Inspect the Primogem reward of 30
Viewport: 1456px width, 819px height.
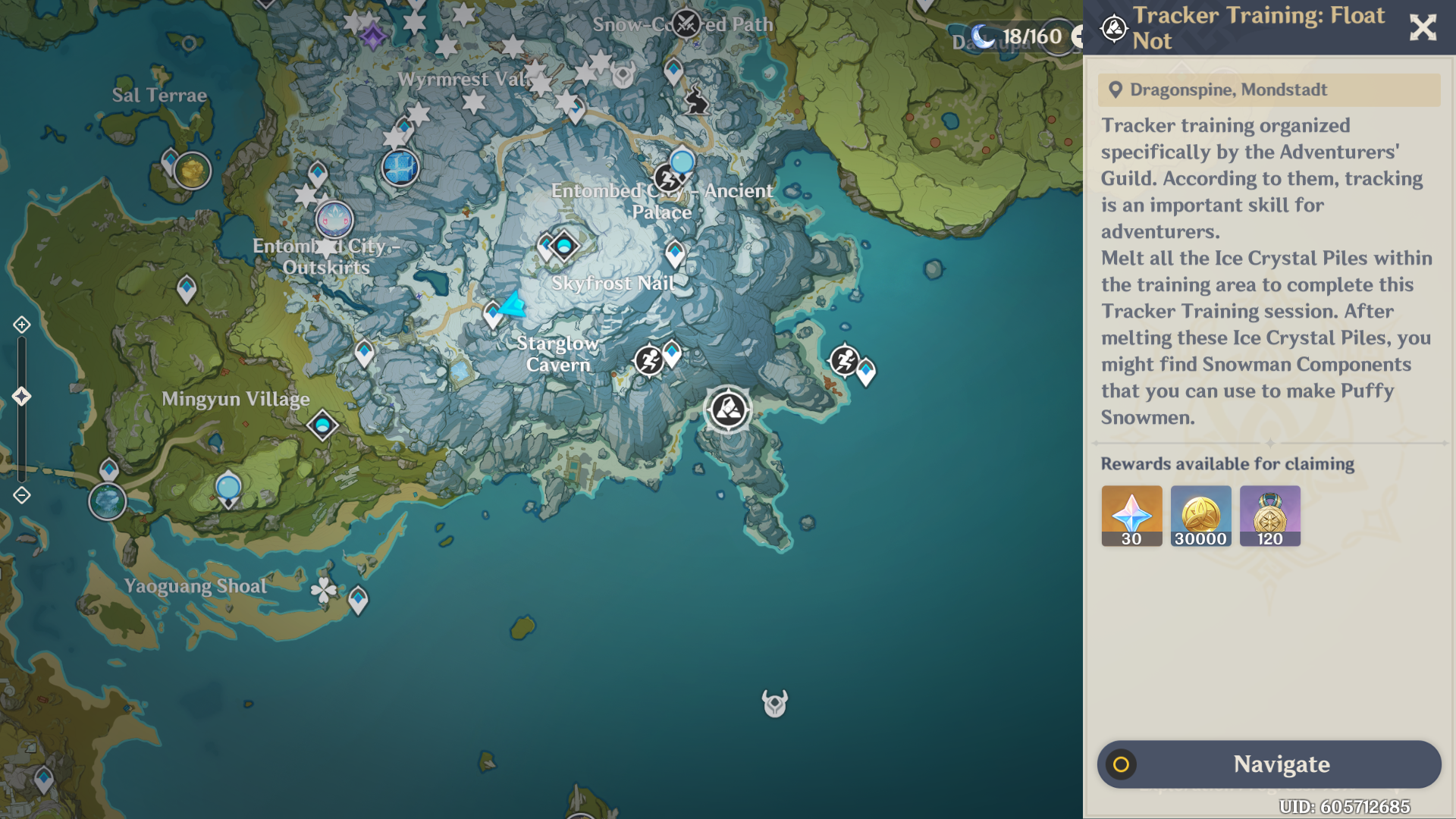pos(1131,516)
